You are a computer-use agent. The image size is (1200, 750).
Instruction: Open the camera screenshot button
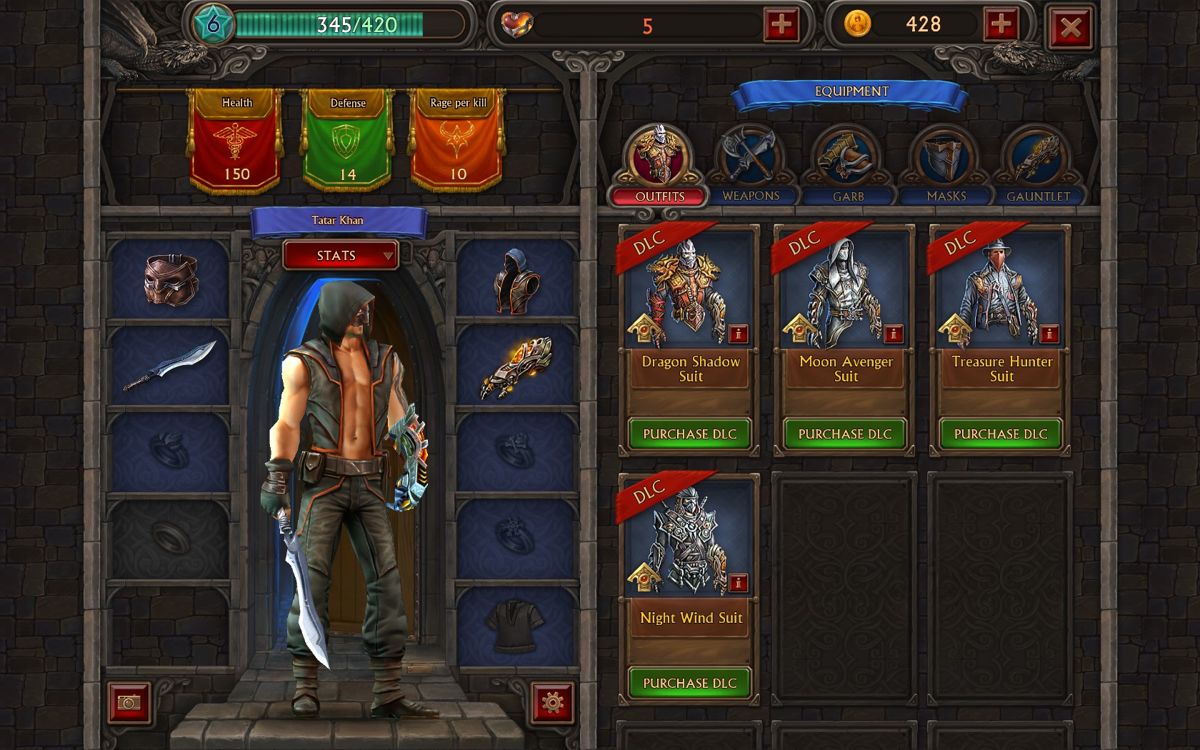point(129,702)
